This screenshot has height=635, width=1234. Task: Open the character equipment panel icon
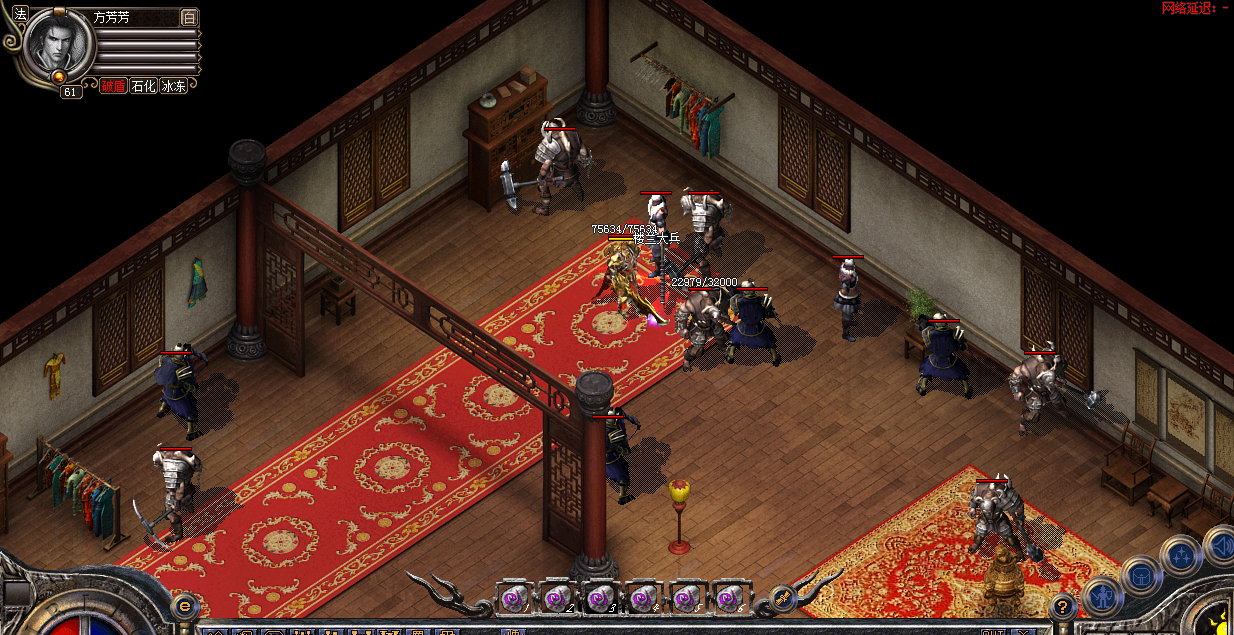1103,595
